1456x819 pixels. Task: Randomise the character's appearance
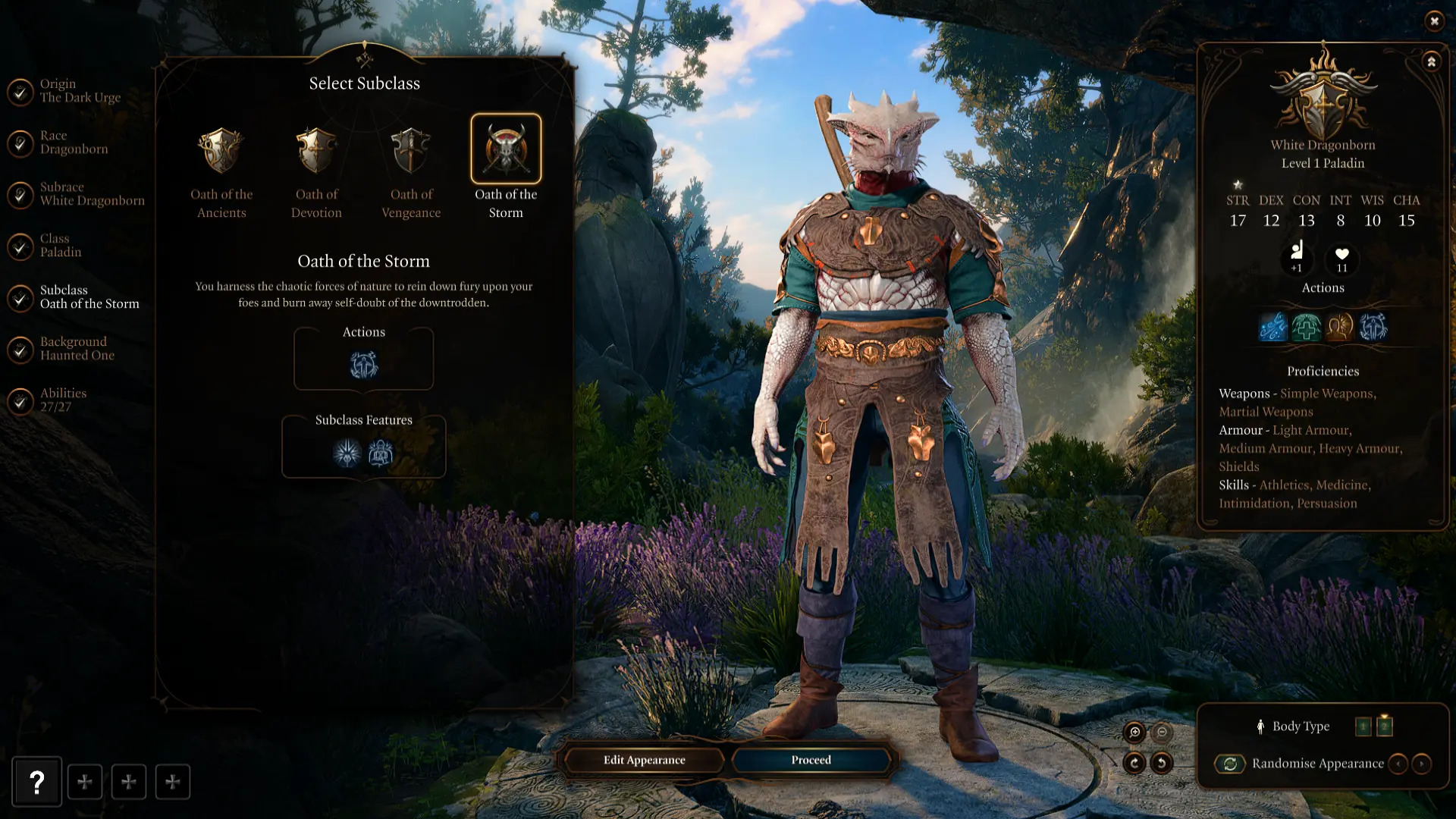[x=1230, y=764]
